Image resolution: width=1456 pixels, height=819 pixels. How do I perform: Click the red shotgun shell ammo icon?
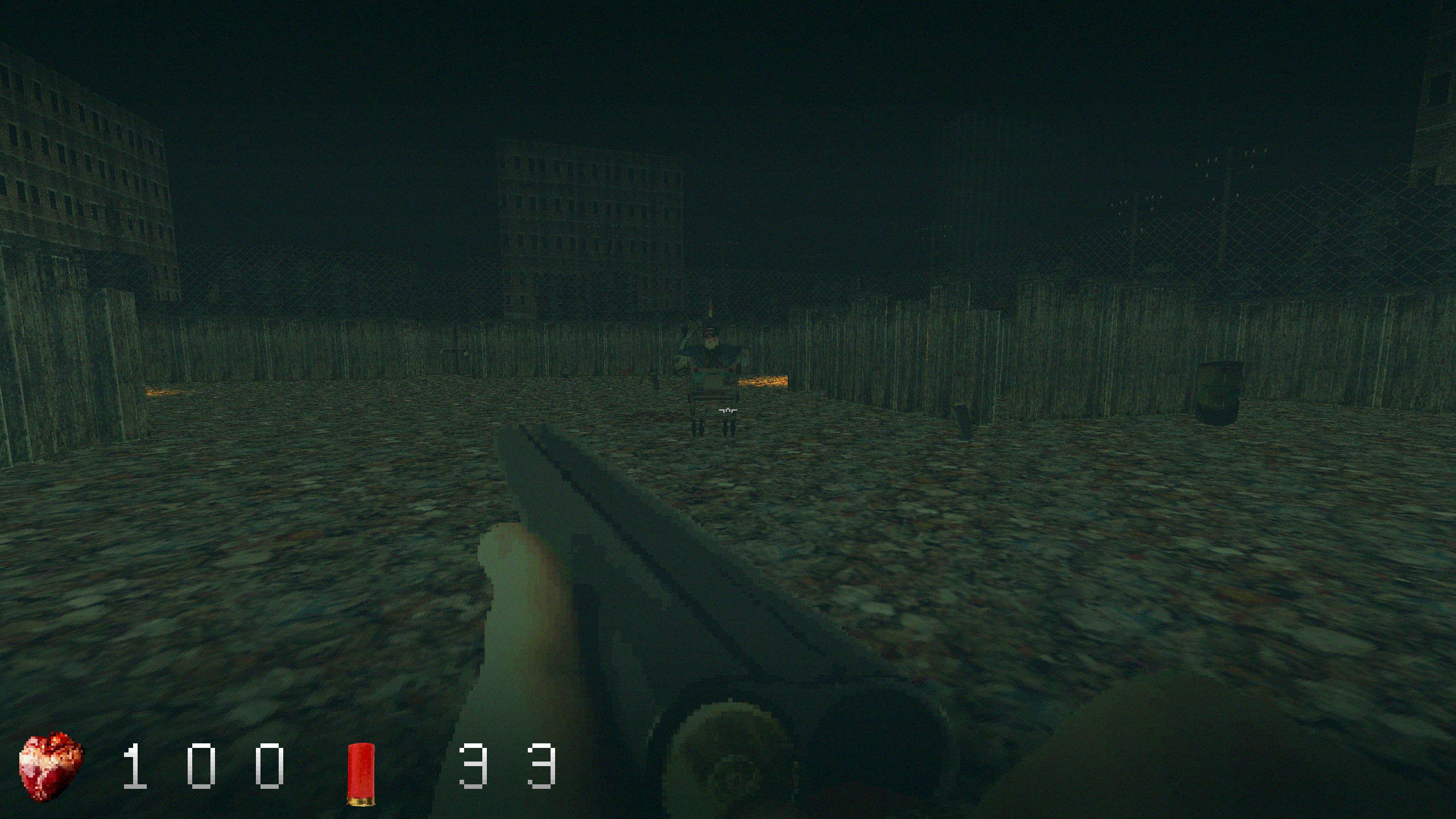coord(361,766)
